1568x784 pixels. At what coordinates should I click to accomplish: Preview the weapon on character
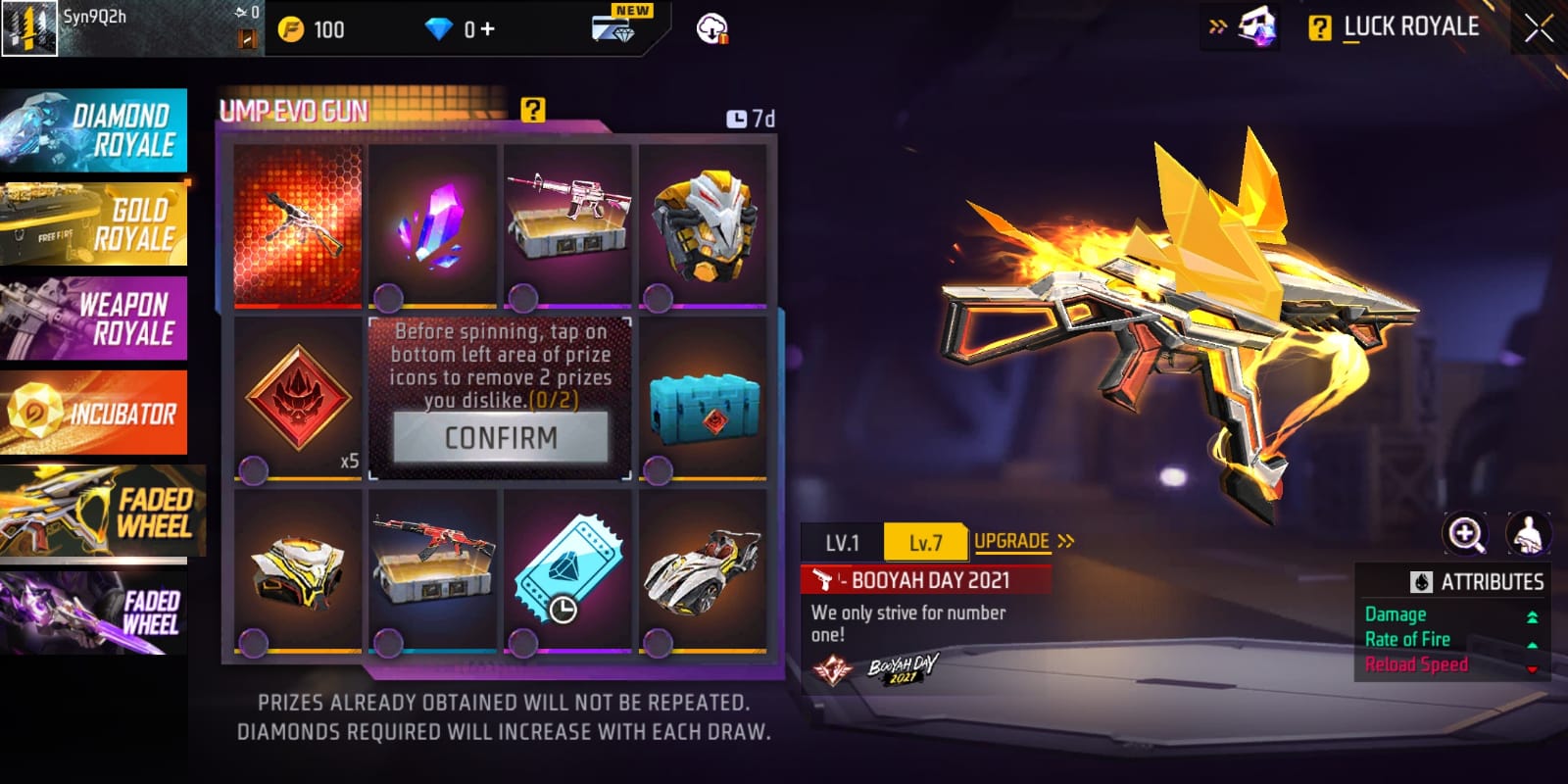1527,534
